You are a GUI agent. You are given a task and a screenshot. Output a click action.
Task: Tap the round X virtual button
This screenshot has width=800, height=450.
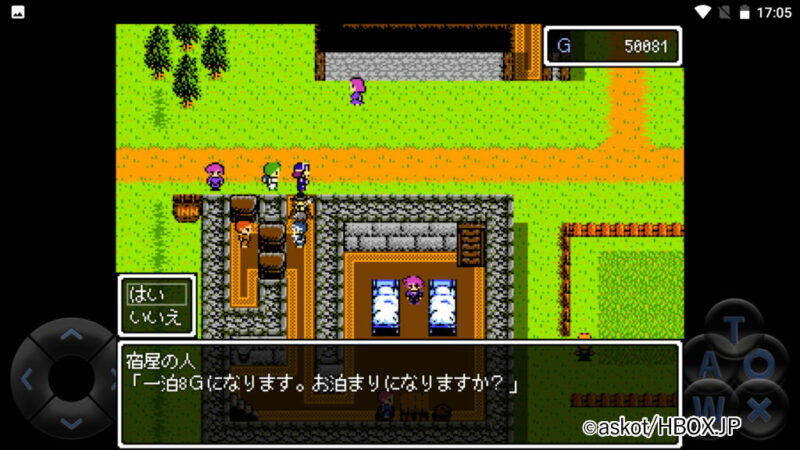click(762, 408)
